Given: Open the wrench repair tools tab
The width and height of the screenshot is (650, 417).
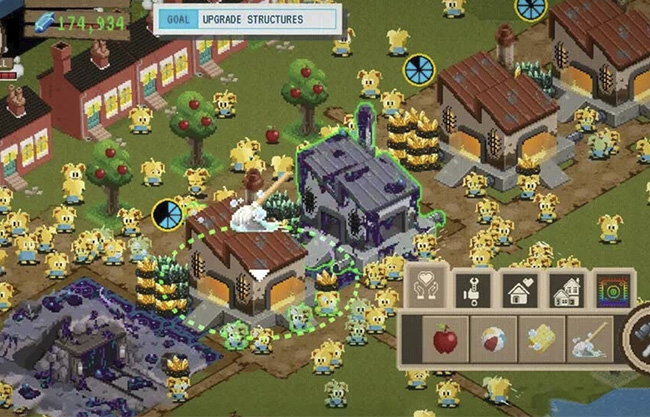Looking at the screenshot, I should tap(471, 290).
